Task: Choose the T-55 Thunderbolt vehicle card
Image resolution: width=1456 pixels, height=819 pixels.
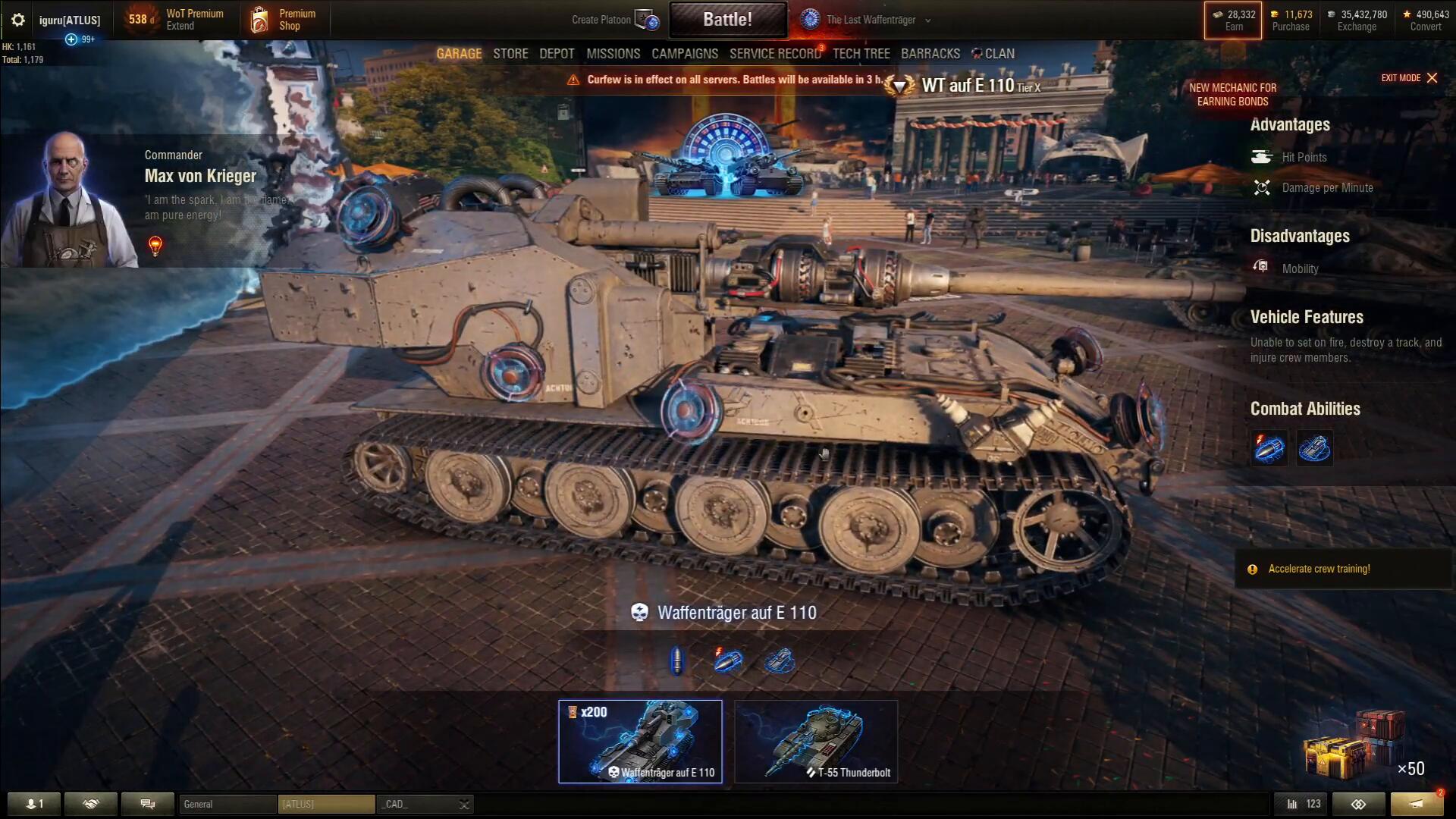Action: (816, 741)
